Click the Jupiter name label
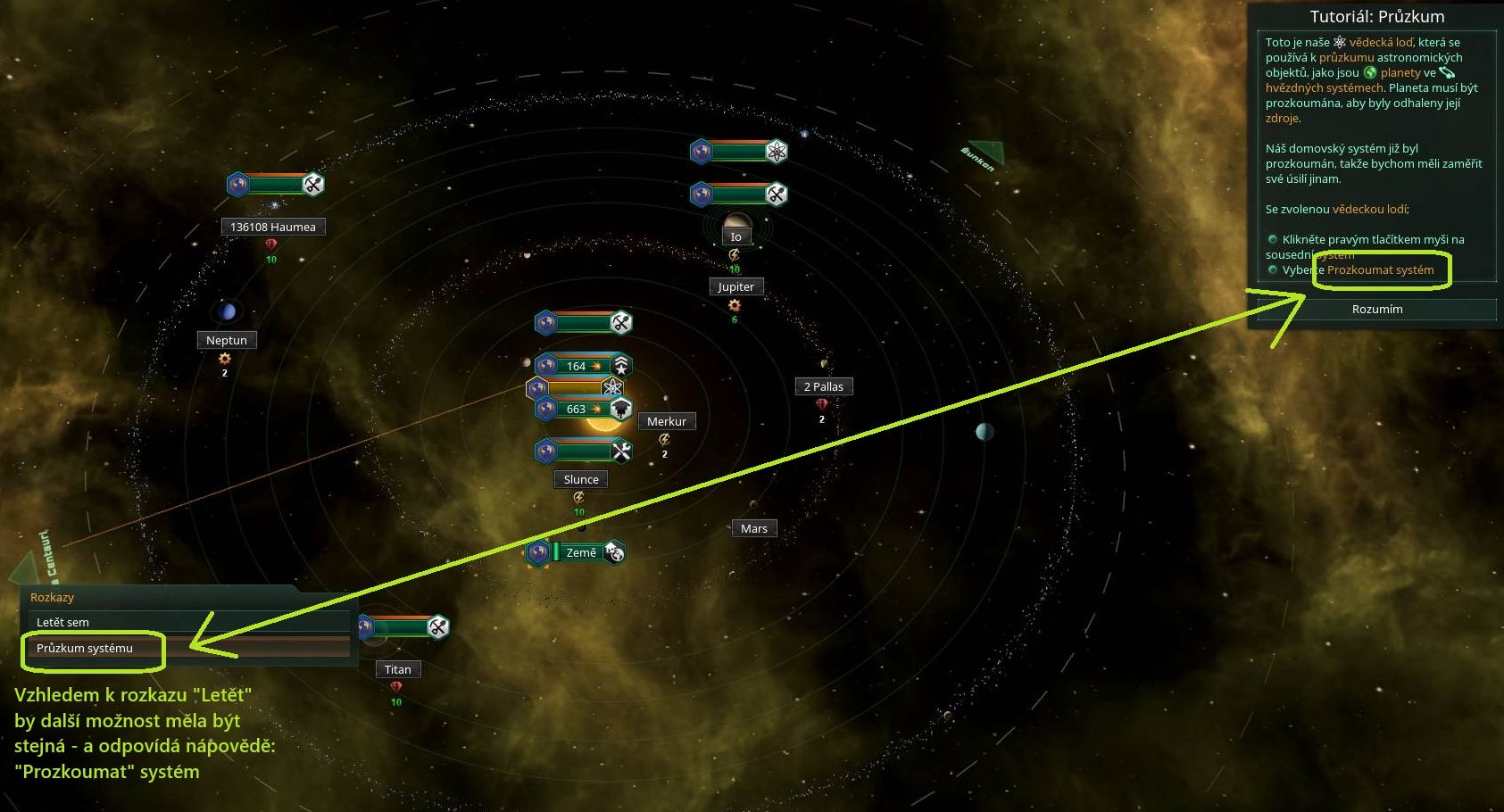 pyautogui.click(x=735, y=286)
